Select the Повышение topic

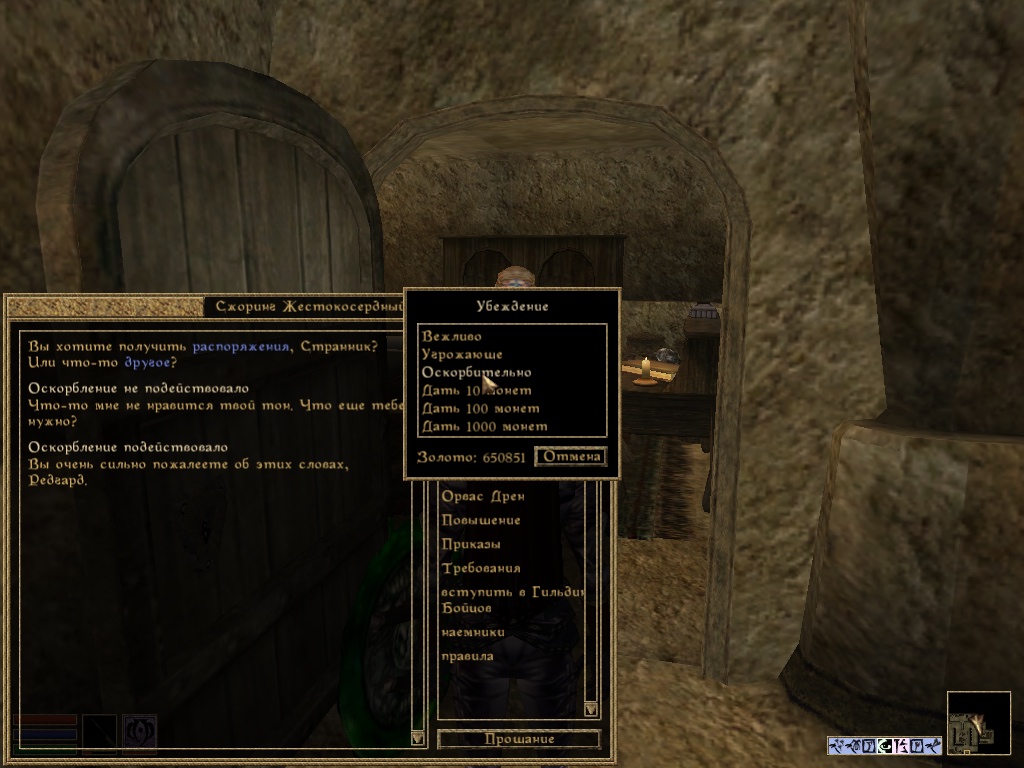[x=481, y=521]
